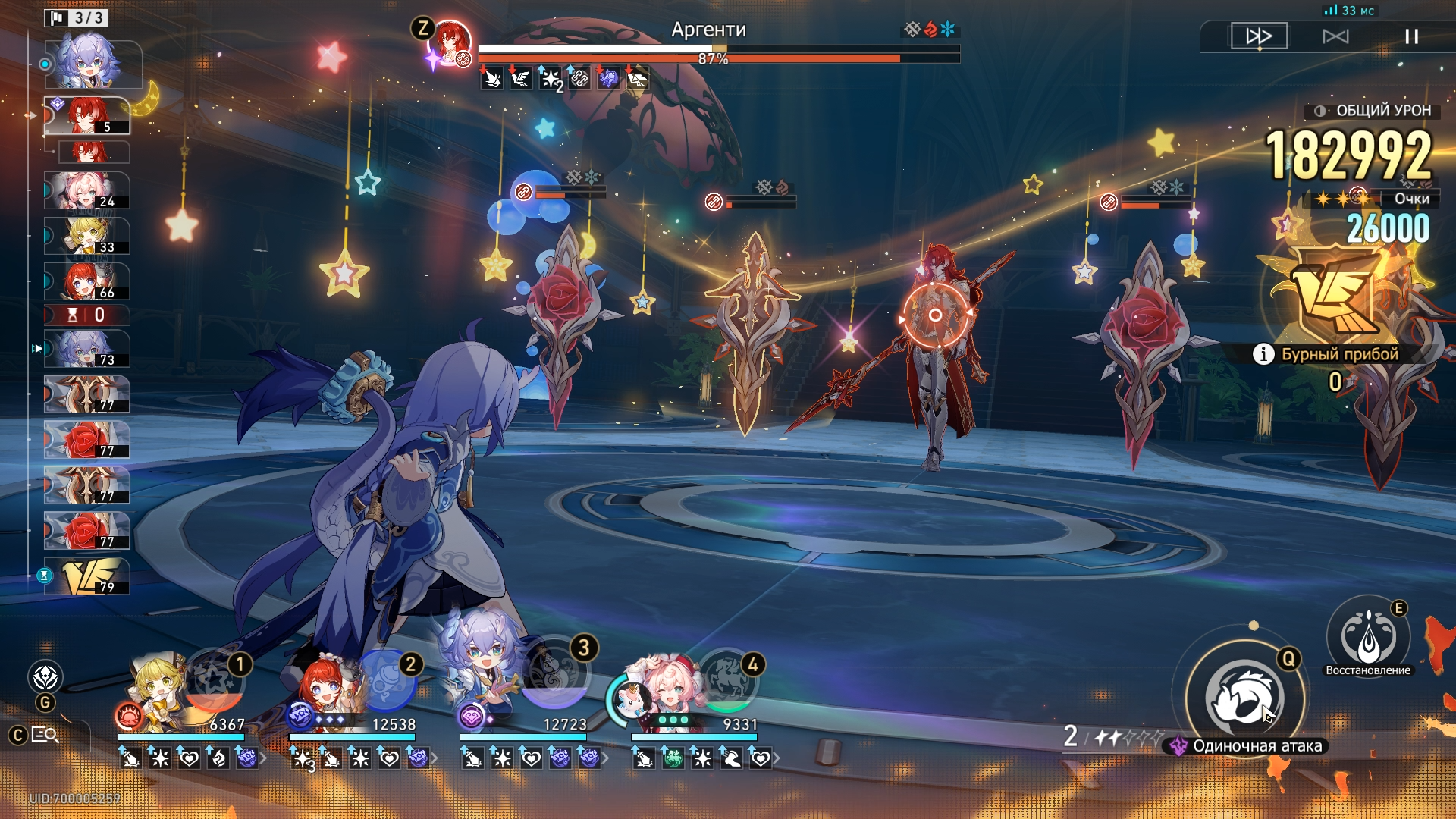Toggle auto-battle mode
1456x819 pixels.
[x=1335, y=36]
